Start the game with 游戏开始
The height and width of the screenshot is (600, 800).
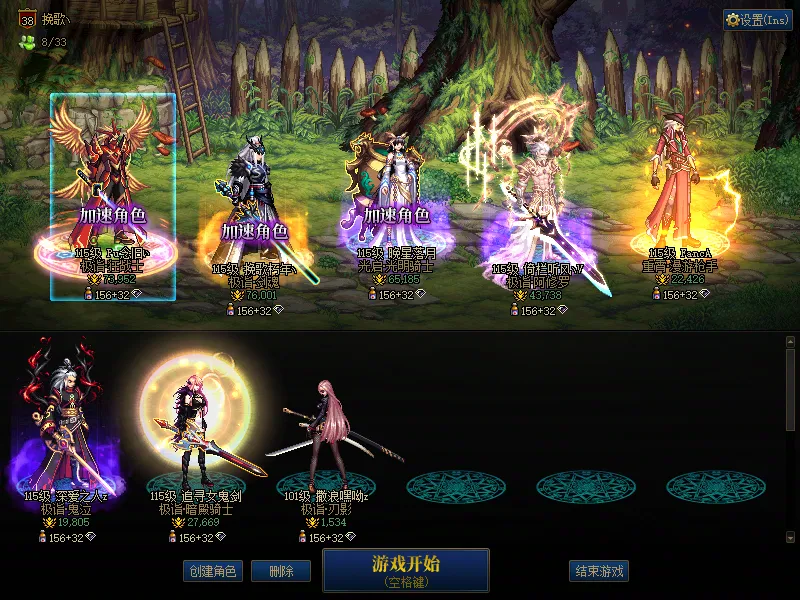tap(405, 569)
